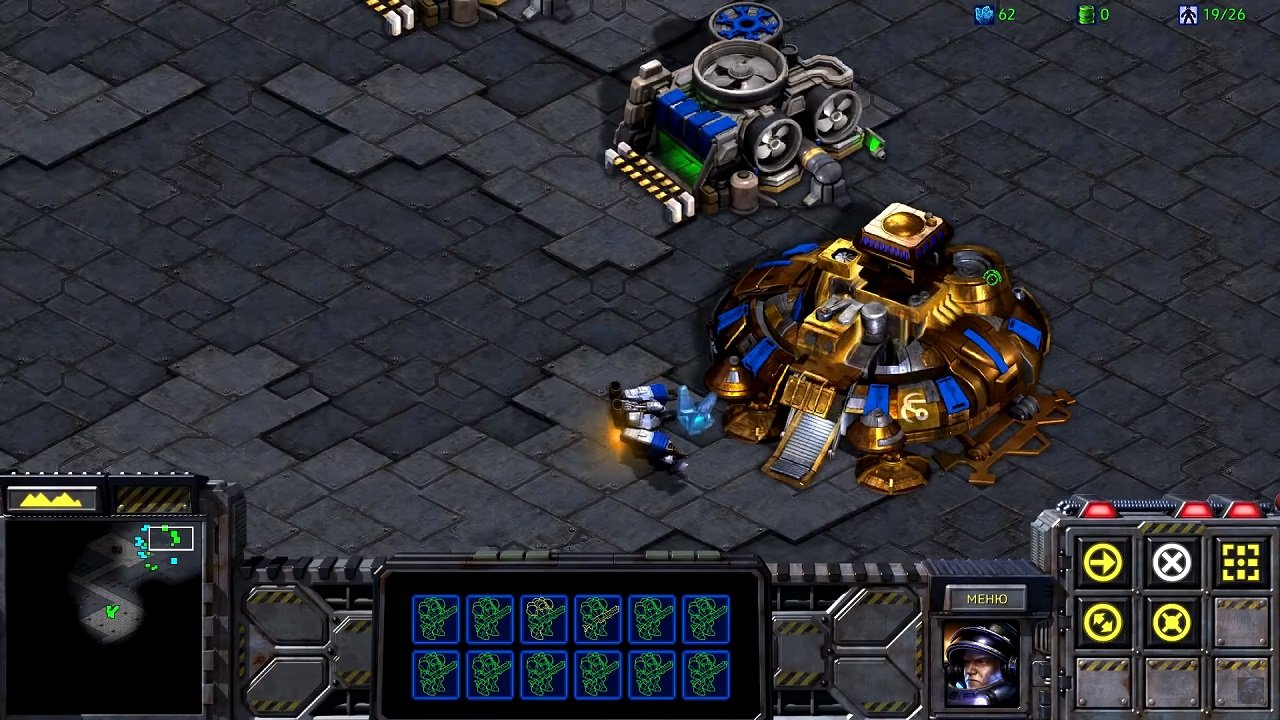Click the Attack command bracket icon
Screen dimensions: 1280x720
(1241, 562)
